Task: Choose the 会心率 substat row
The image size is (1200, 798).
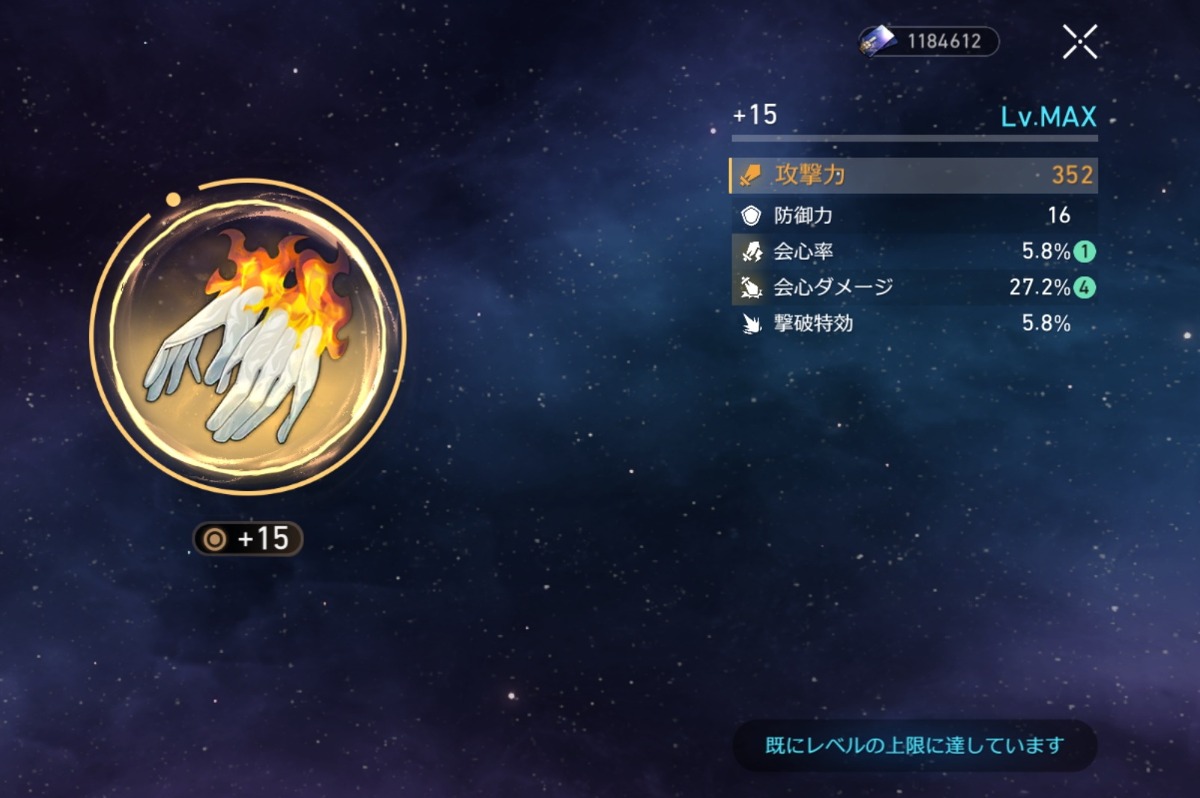Action: [914, 251]
